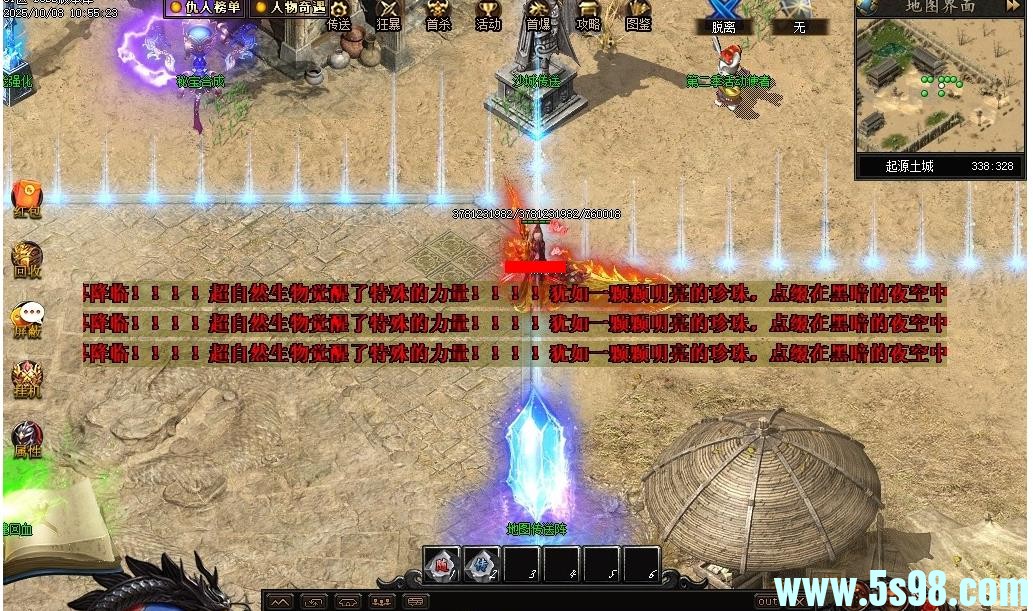Open the 首杀 first-kill menu
This screenshot has height=611, width=1033.
438,15
